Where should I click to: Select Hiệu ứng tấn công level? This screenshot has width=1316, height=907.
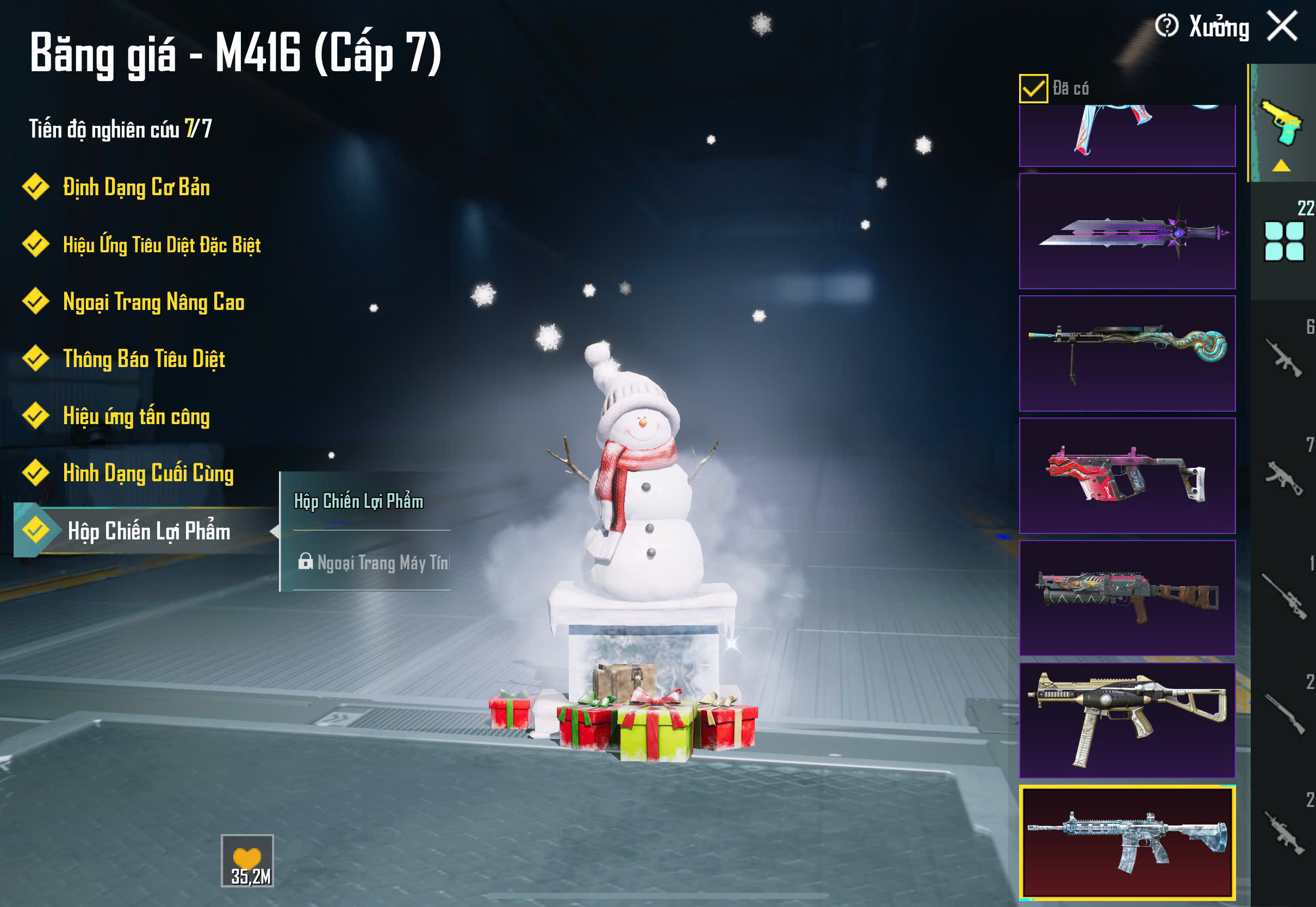(136, 417)
